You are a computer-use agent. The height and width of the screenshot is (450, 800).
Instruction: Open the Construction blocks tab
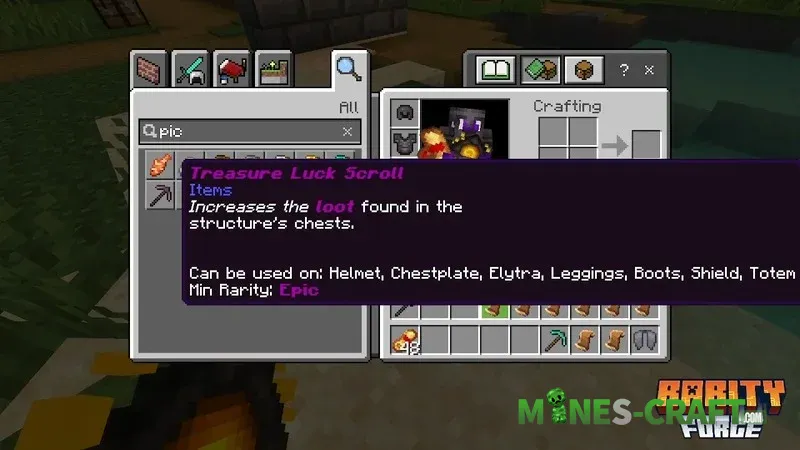tap(152, 71)
